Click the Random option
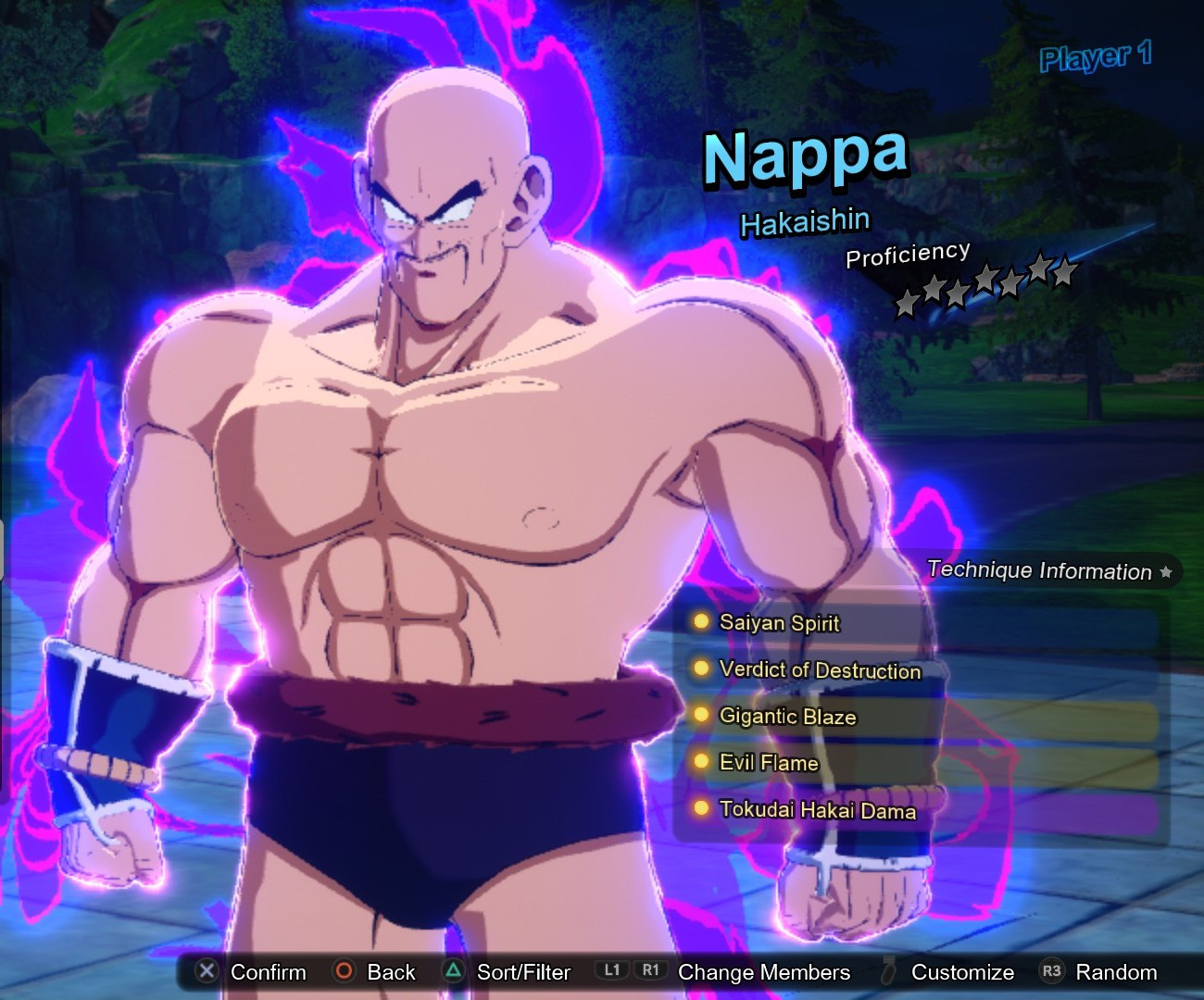Image resolution: width=1204 pixels, height=1000 pixels. [1117, 972]
